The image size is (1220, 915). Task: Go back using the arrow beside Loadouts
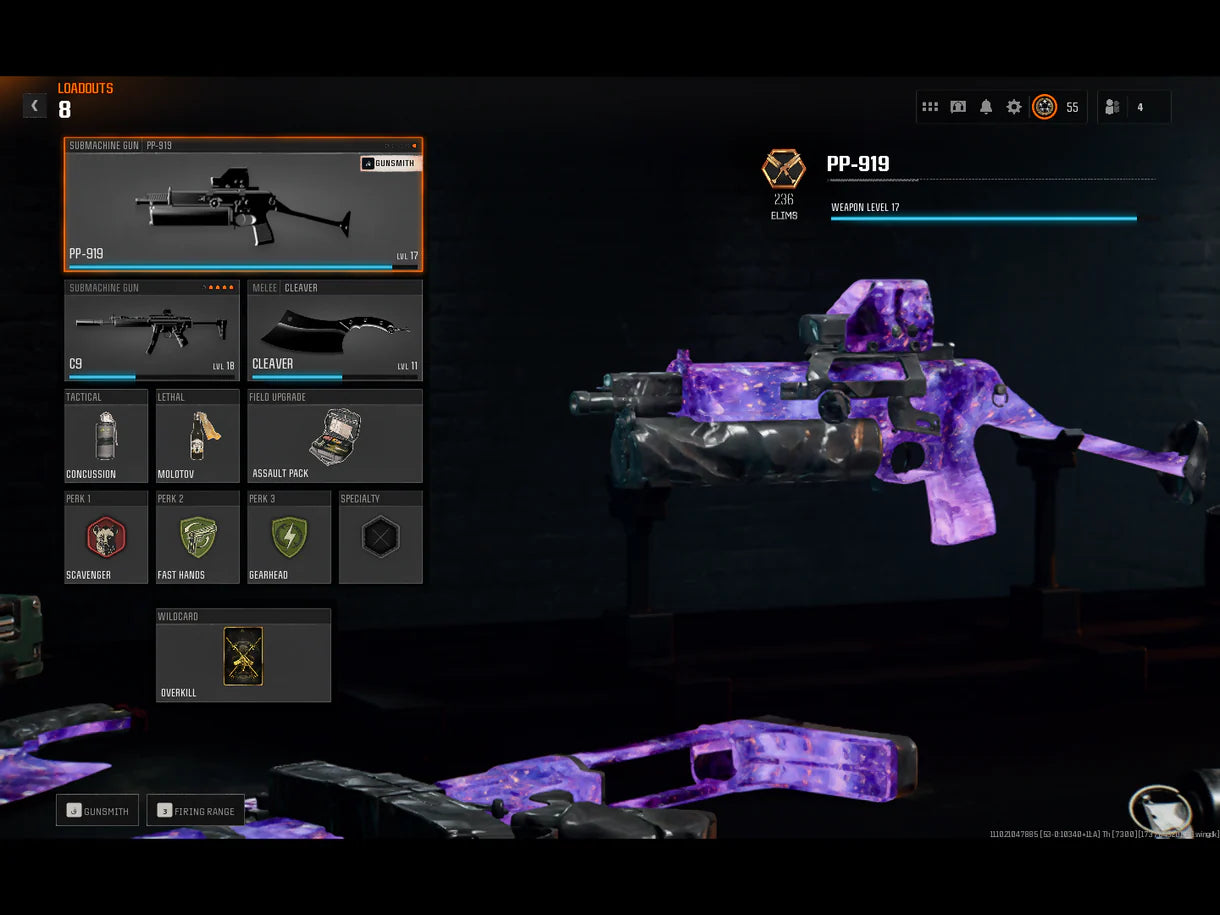click(x=35, y=105)
